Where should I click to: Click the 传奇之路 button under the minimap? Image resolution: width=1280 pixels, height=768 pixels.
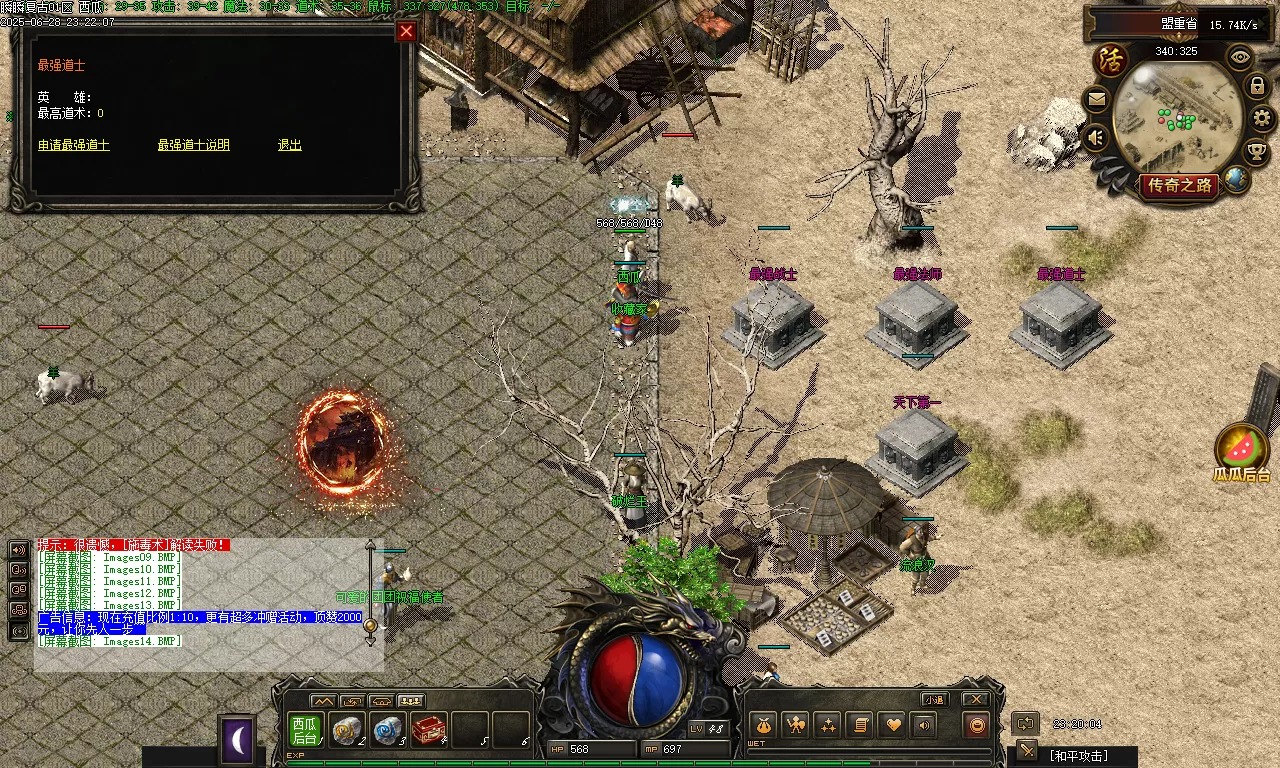point(1180,185)
